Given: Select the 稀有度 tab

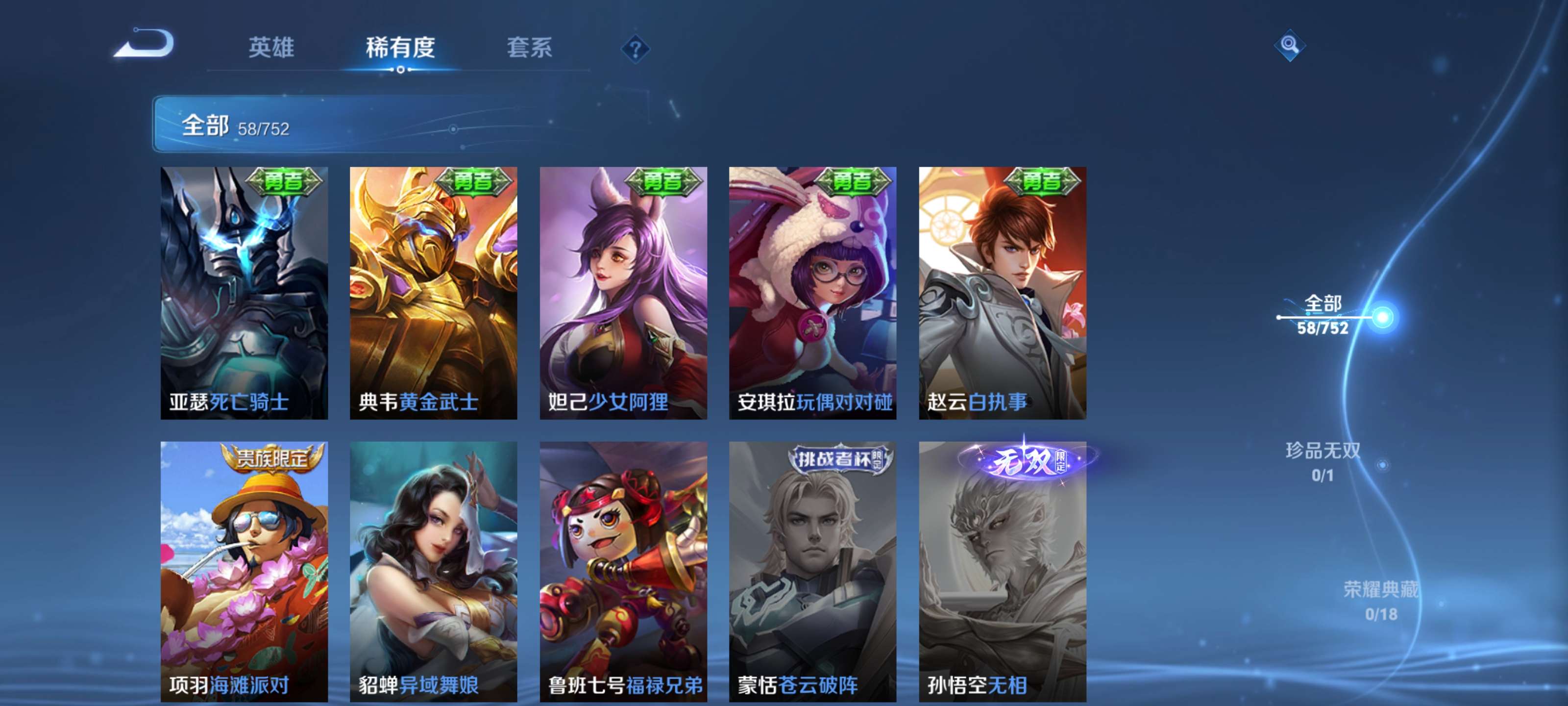Looking at the screenshot, I should coord(400,48).
